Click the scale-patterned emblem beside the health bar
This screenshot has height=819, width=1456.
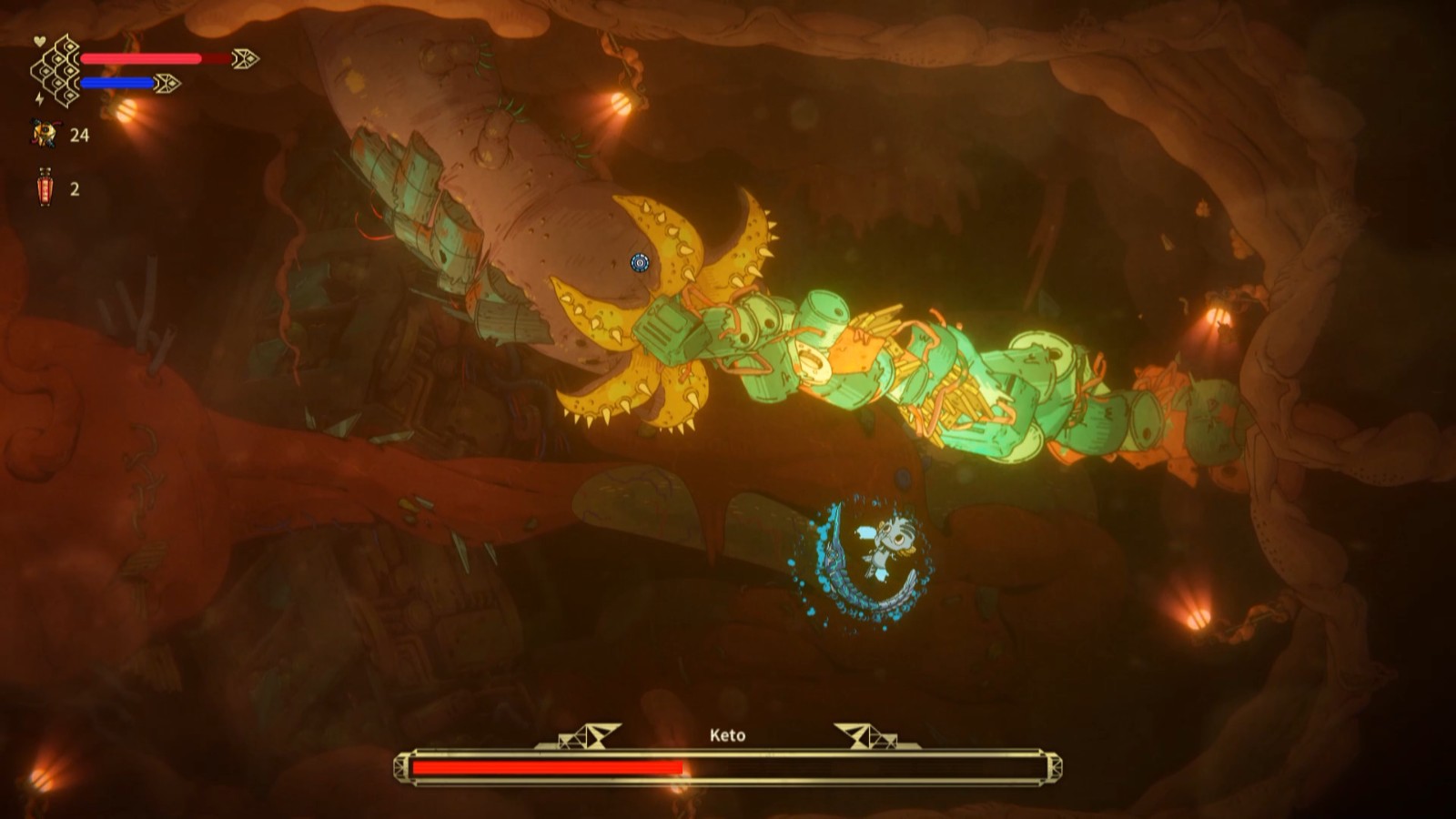click(x=56, y=71)
